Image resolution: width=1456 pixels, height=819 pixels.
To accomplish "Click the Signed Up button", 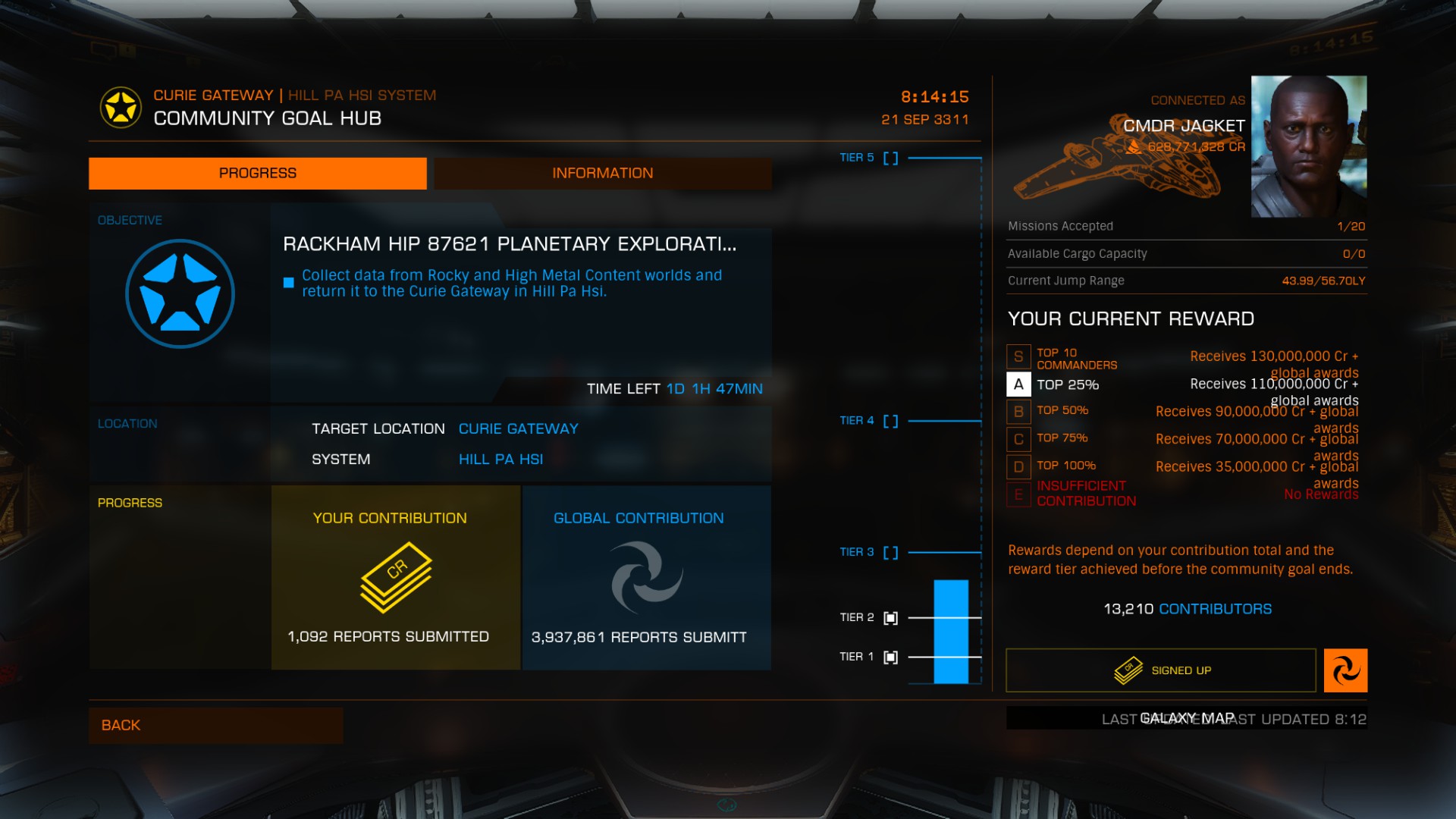I will click(x=1160, y=670).
